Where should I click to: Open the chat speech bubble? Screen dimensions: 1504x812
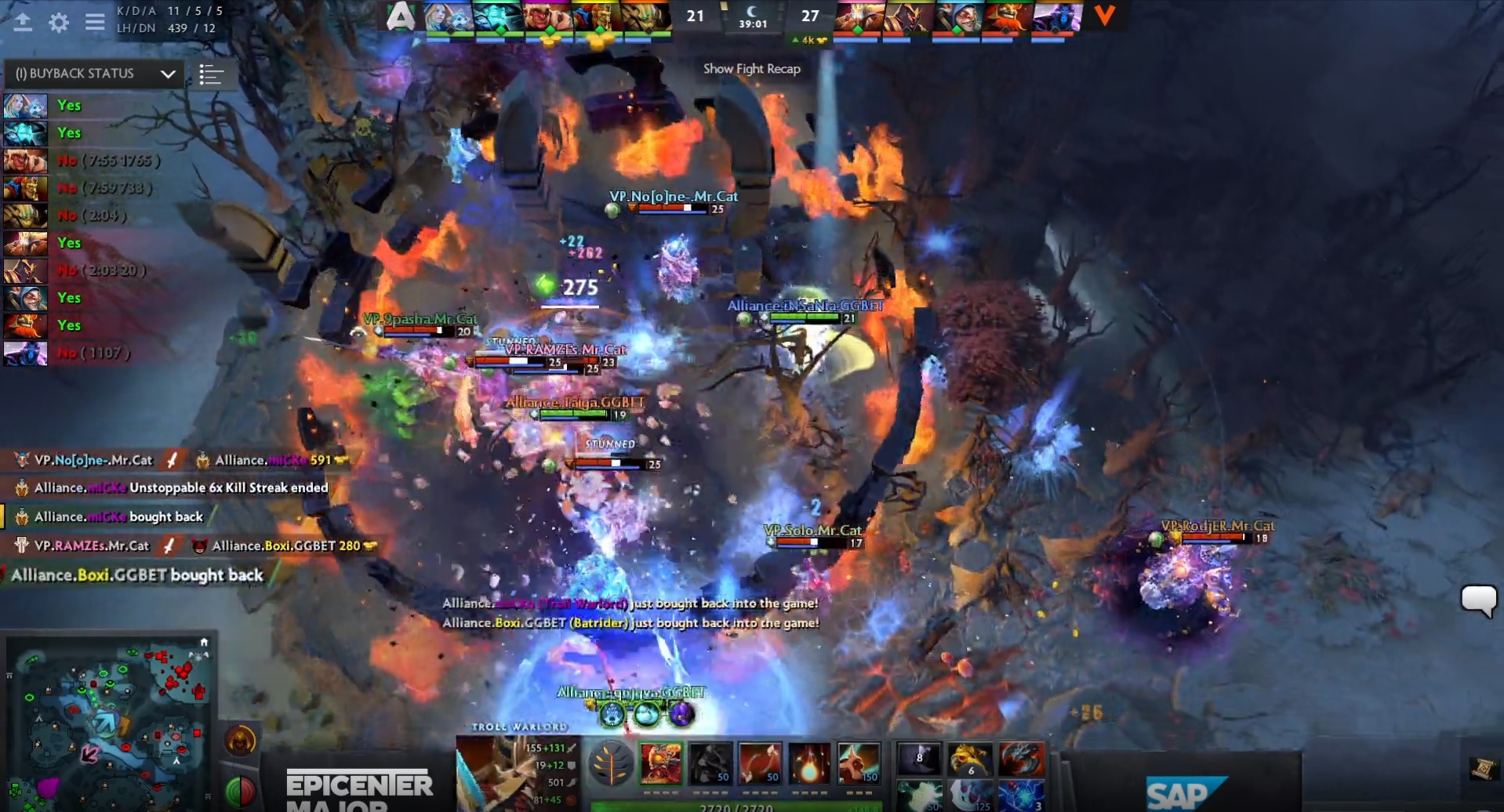pos(1478,600)
